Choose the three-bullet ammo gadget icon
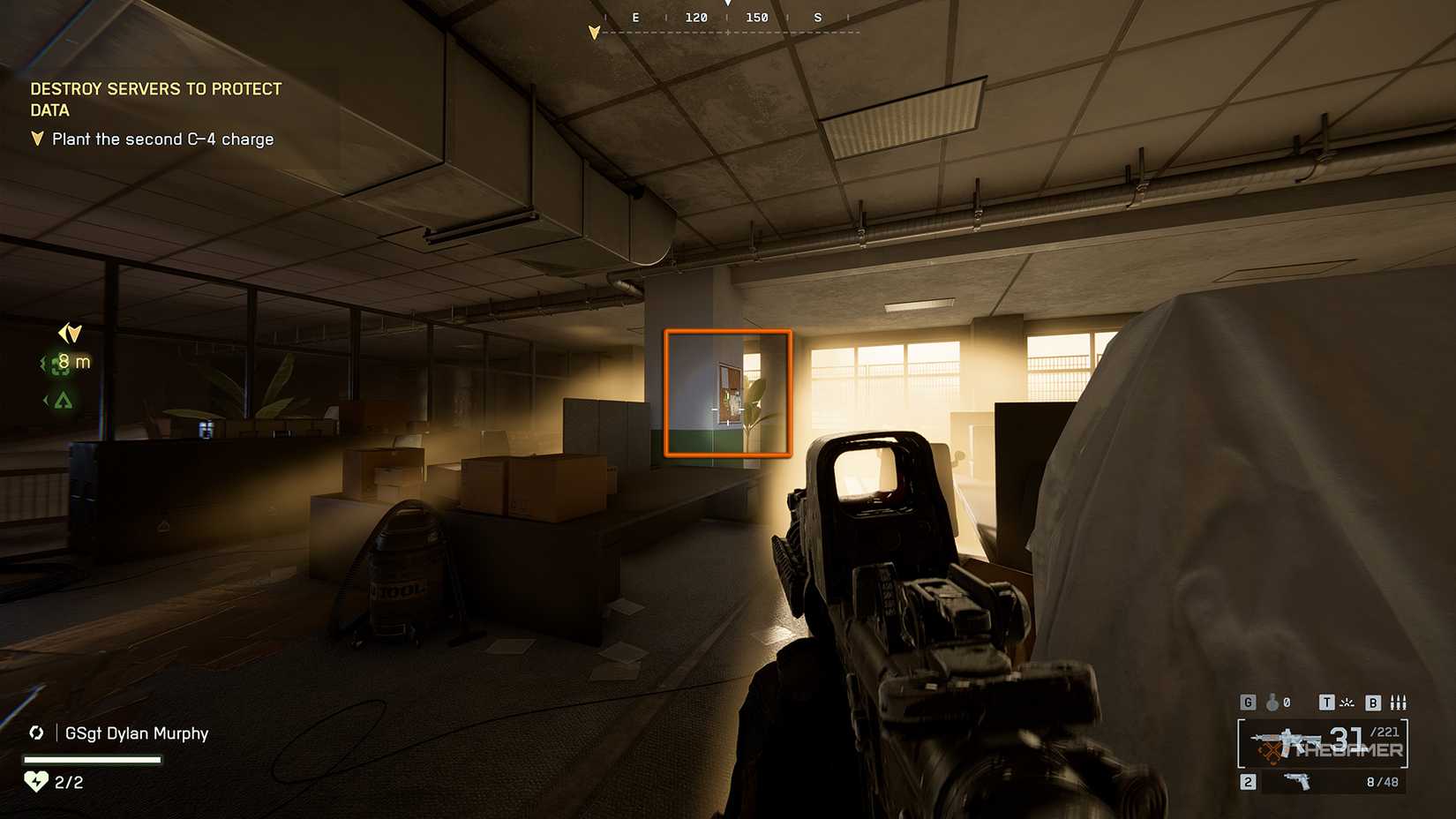The image size is (1456, 819). [x=1398, y=703]
